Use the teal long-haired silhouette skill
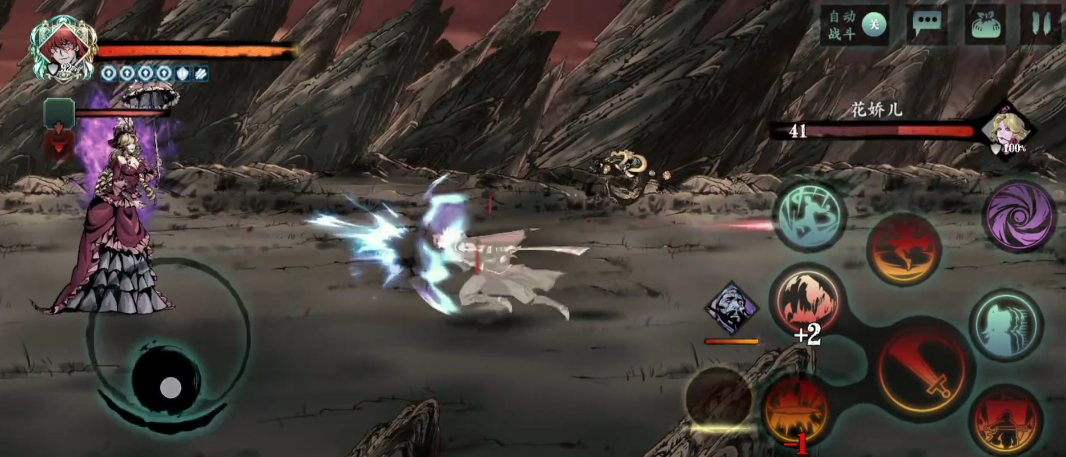1066x457 pixels. click(1005, 325)
